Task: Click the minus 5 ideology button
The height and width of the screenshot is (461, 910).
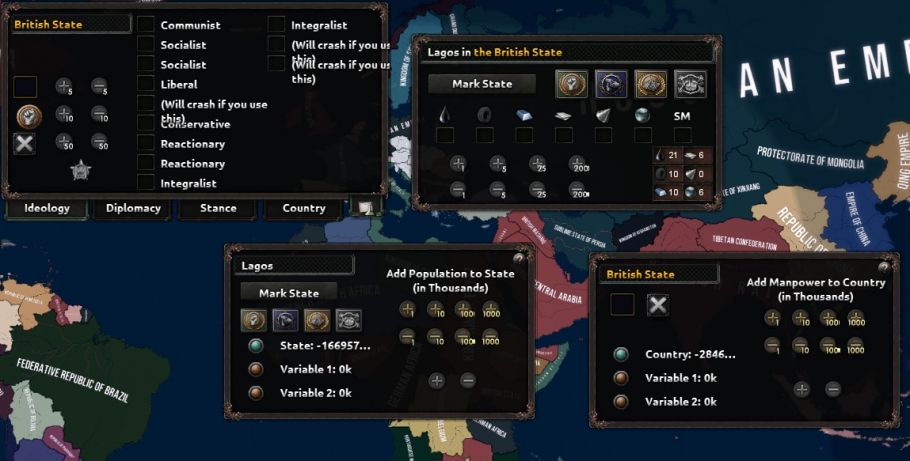Action: click(x=100, y=87)
